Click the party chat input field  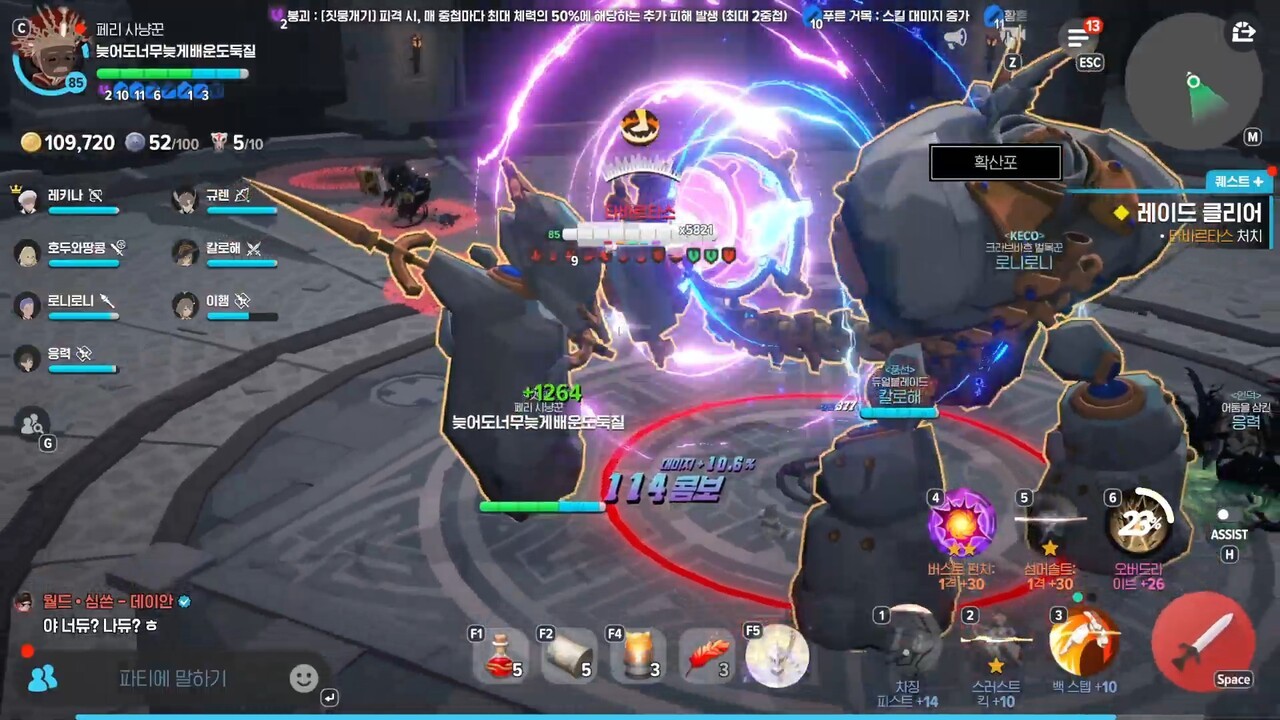click(x=173, y=678)
